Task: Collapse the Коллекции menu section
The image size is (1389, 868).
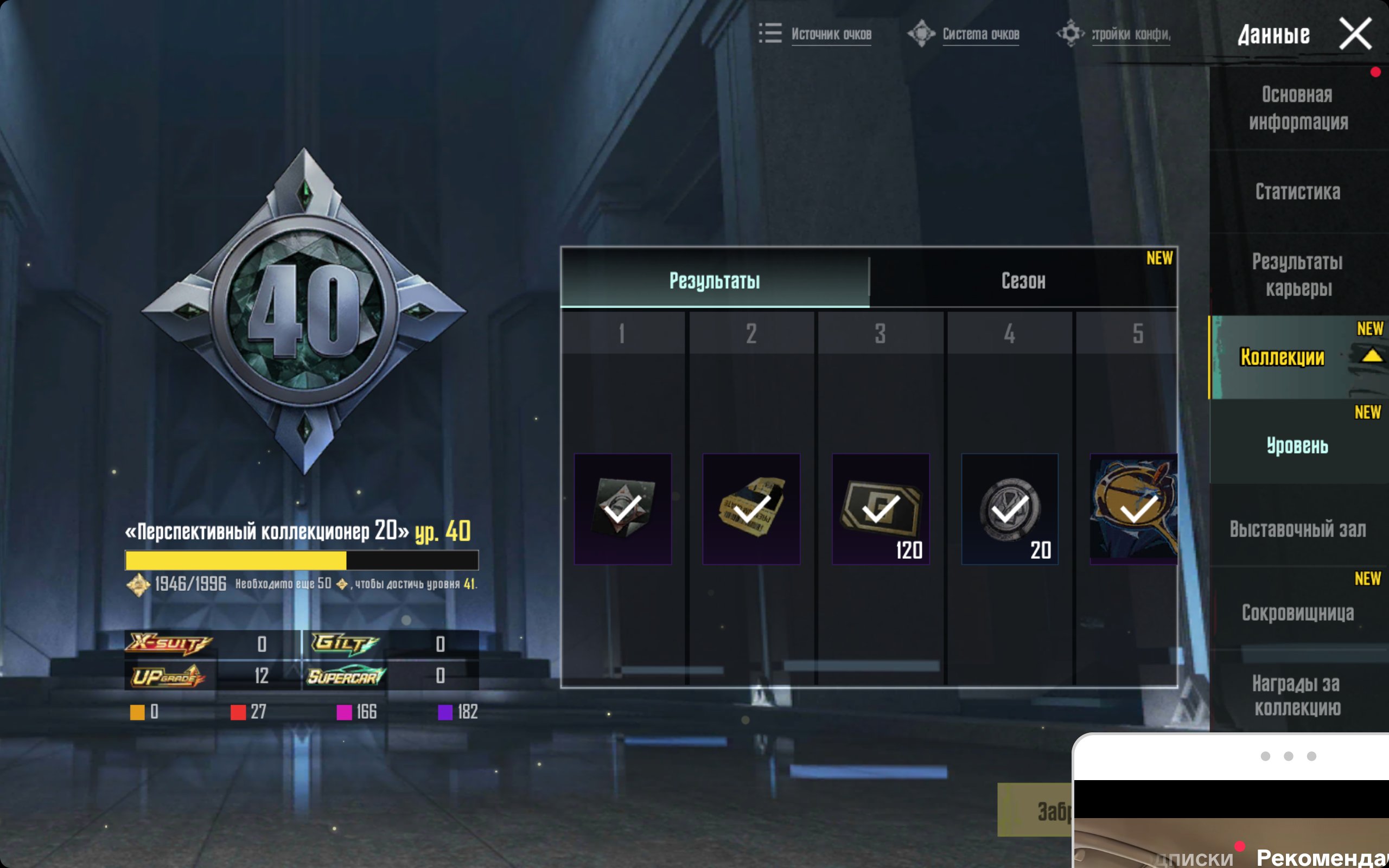Action: click(x=1371, y=356)
